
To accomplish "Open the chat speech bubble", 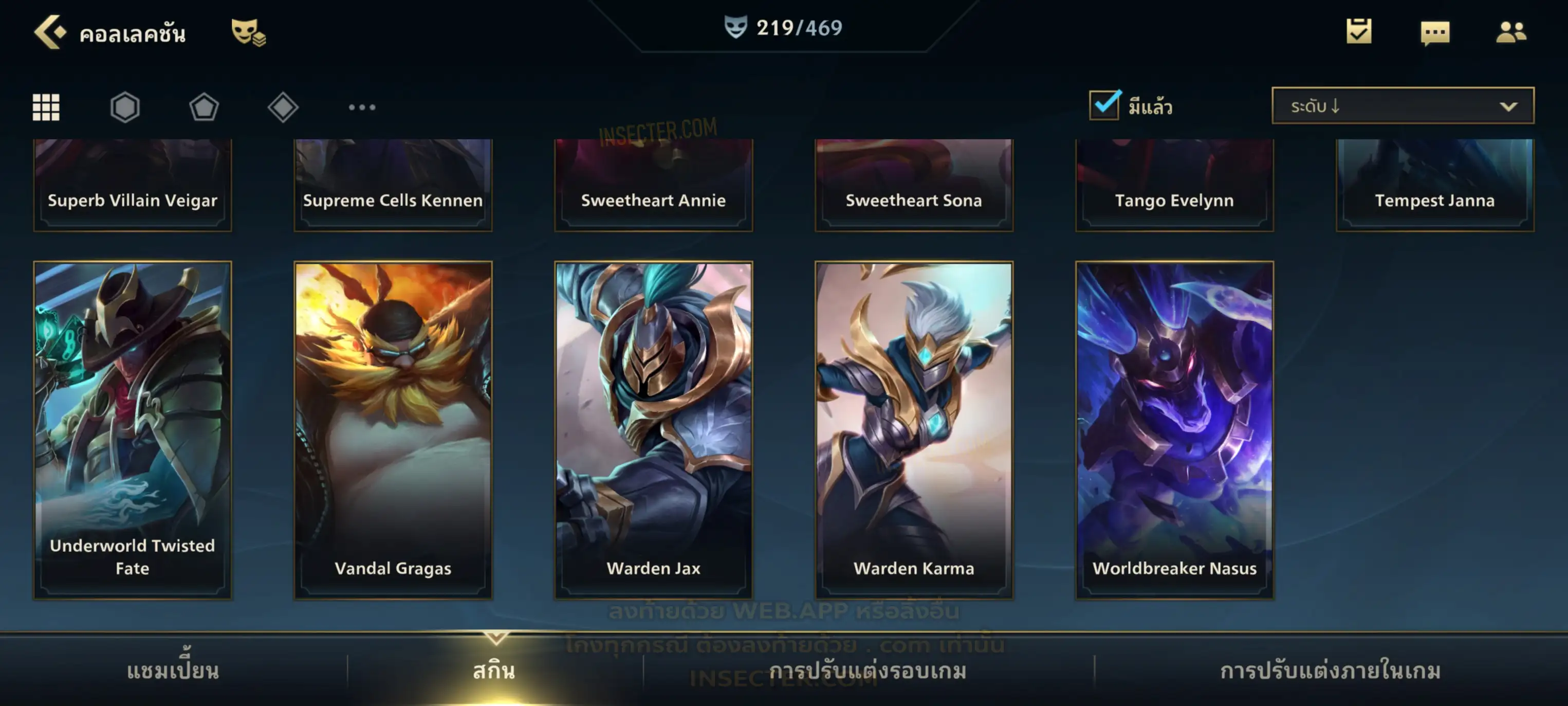I will [x=1435, y=32].
